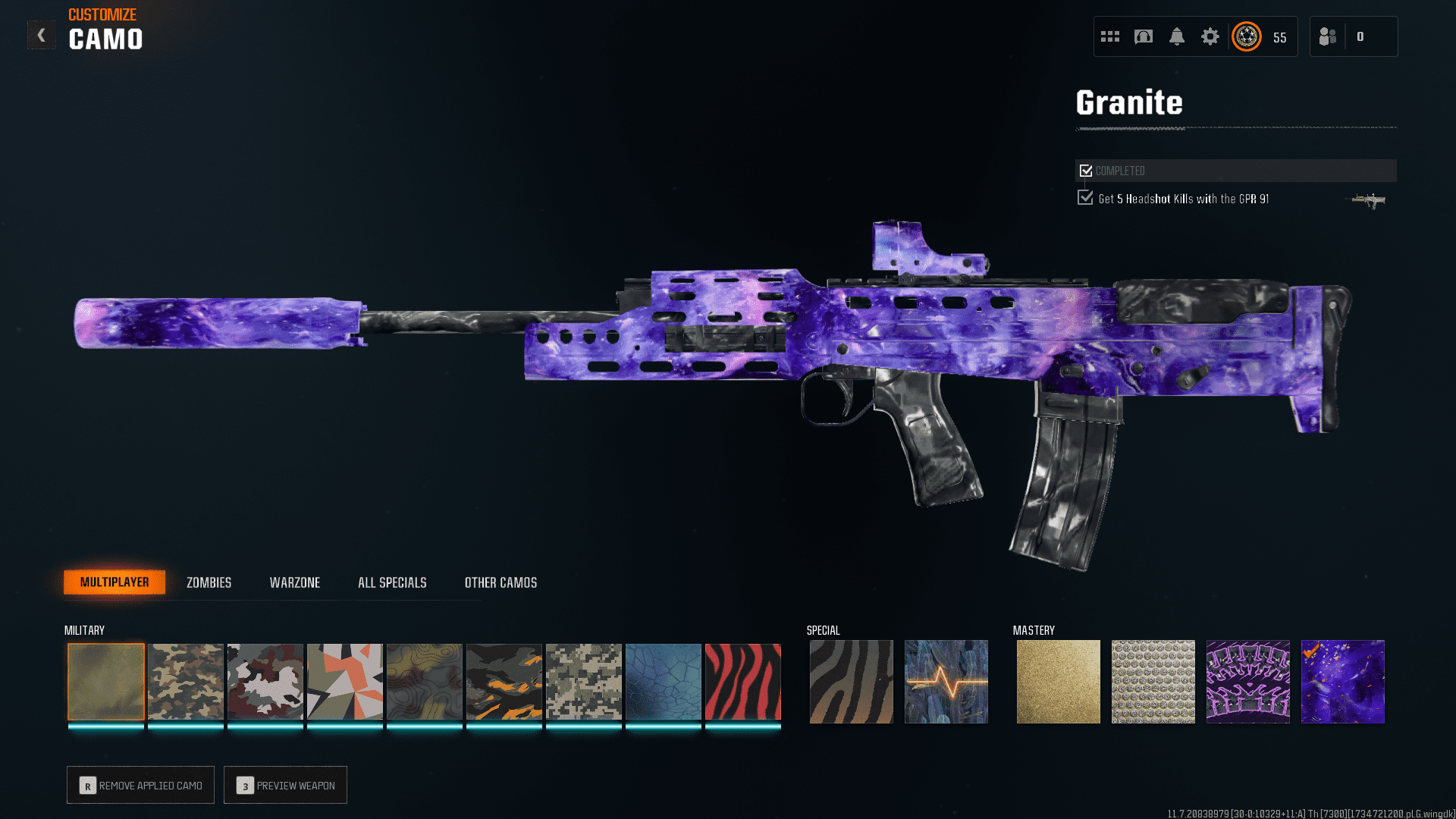The width and height of the screenshot is (1456, 819).
Task: Select the first Military camo thumbnail
Action: click(105, 681)
